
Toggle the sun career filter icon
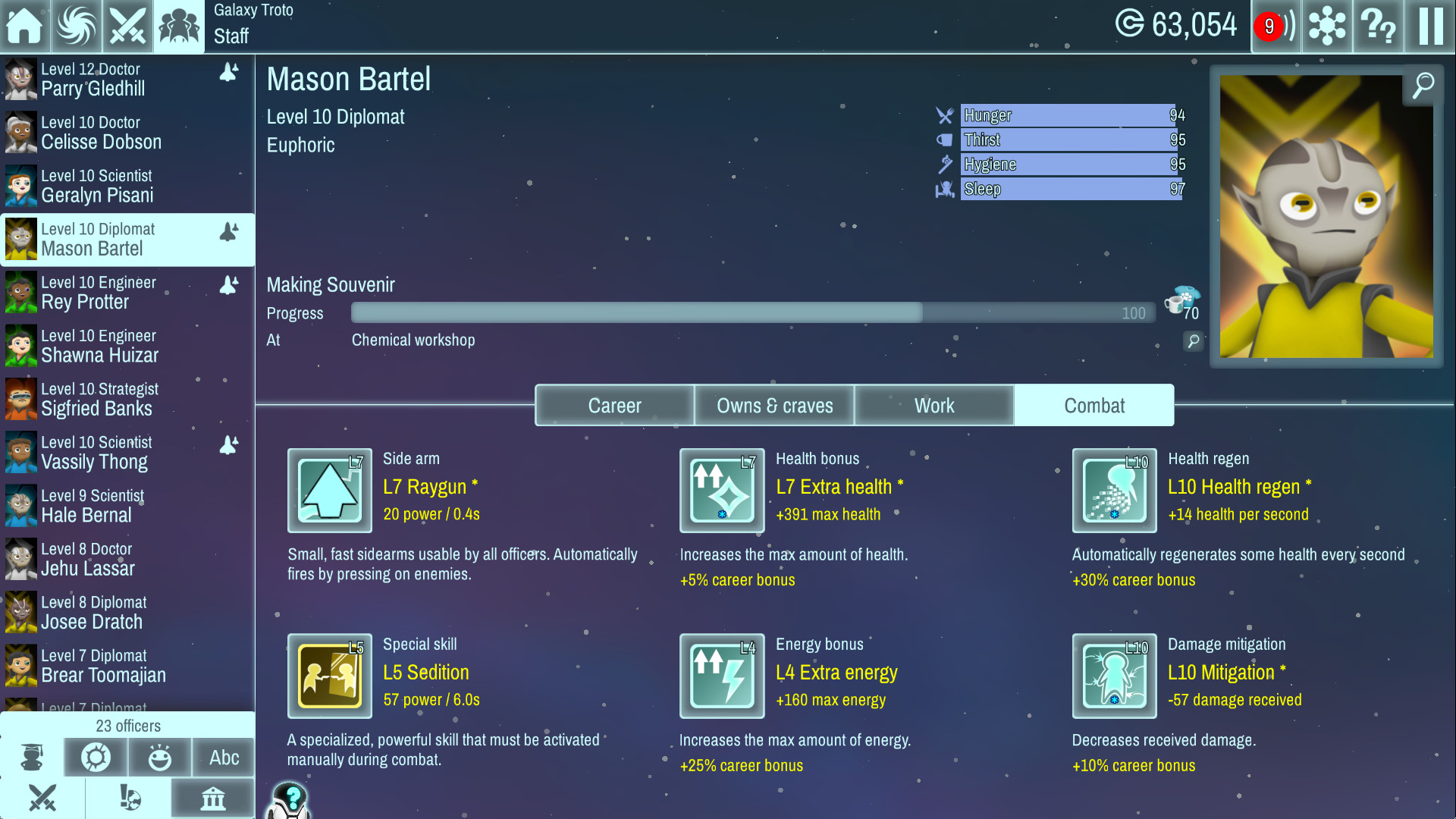tap(96, 757)
